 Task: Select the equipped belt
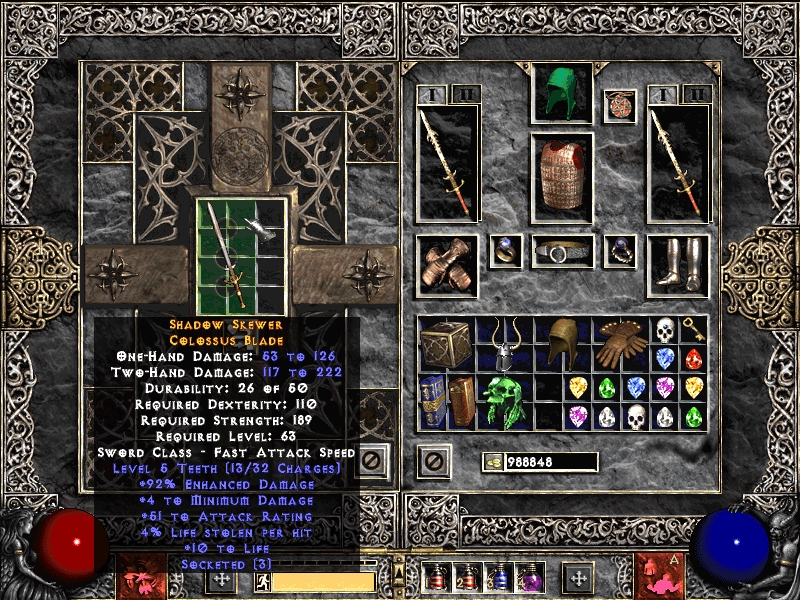[x=562, y=251]
